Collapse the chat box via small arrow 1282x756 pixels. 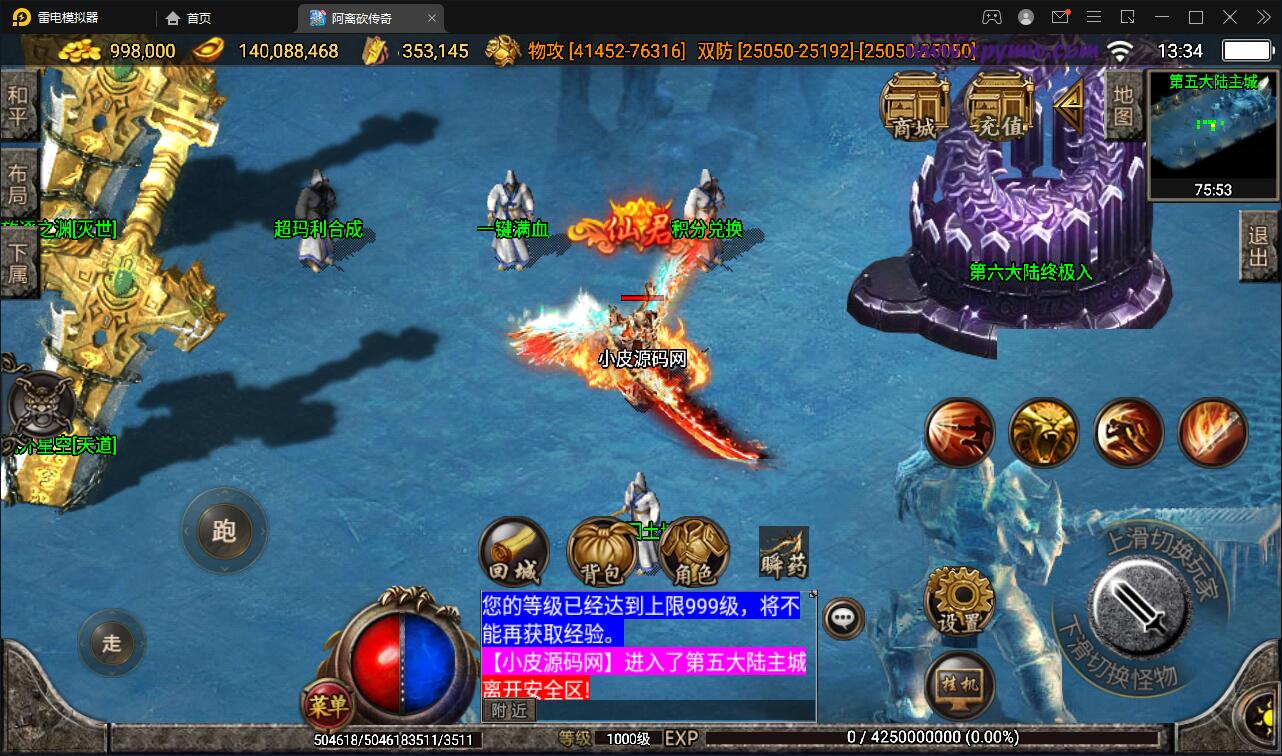(812, 592)
